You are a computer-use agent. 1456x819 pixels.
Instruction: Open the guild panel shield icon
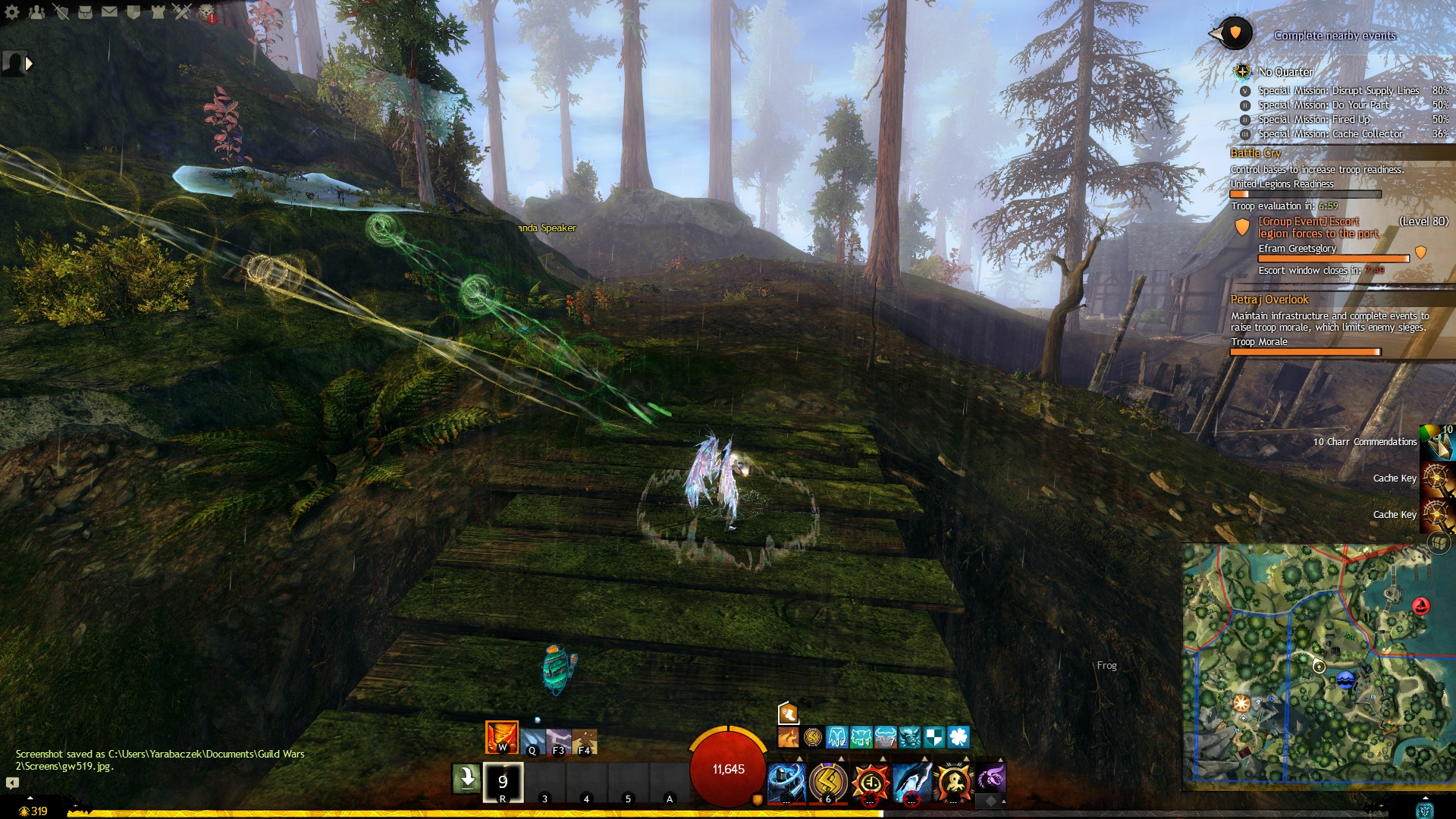(x=133, y=11)
